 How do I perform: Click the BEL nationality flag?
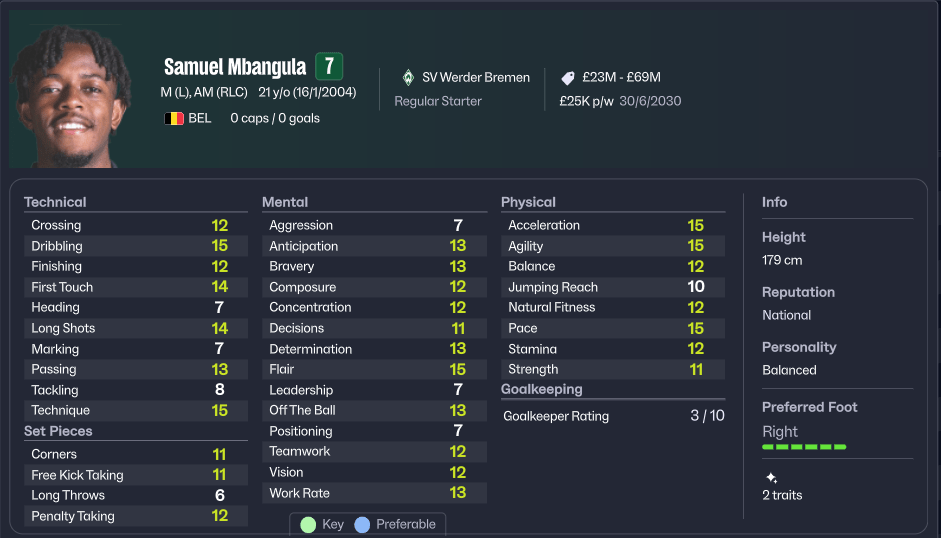coord(174,118)
